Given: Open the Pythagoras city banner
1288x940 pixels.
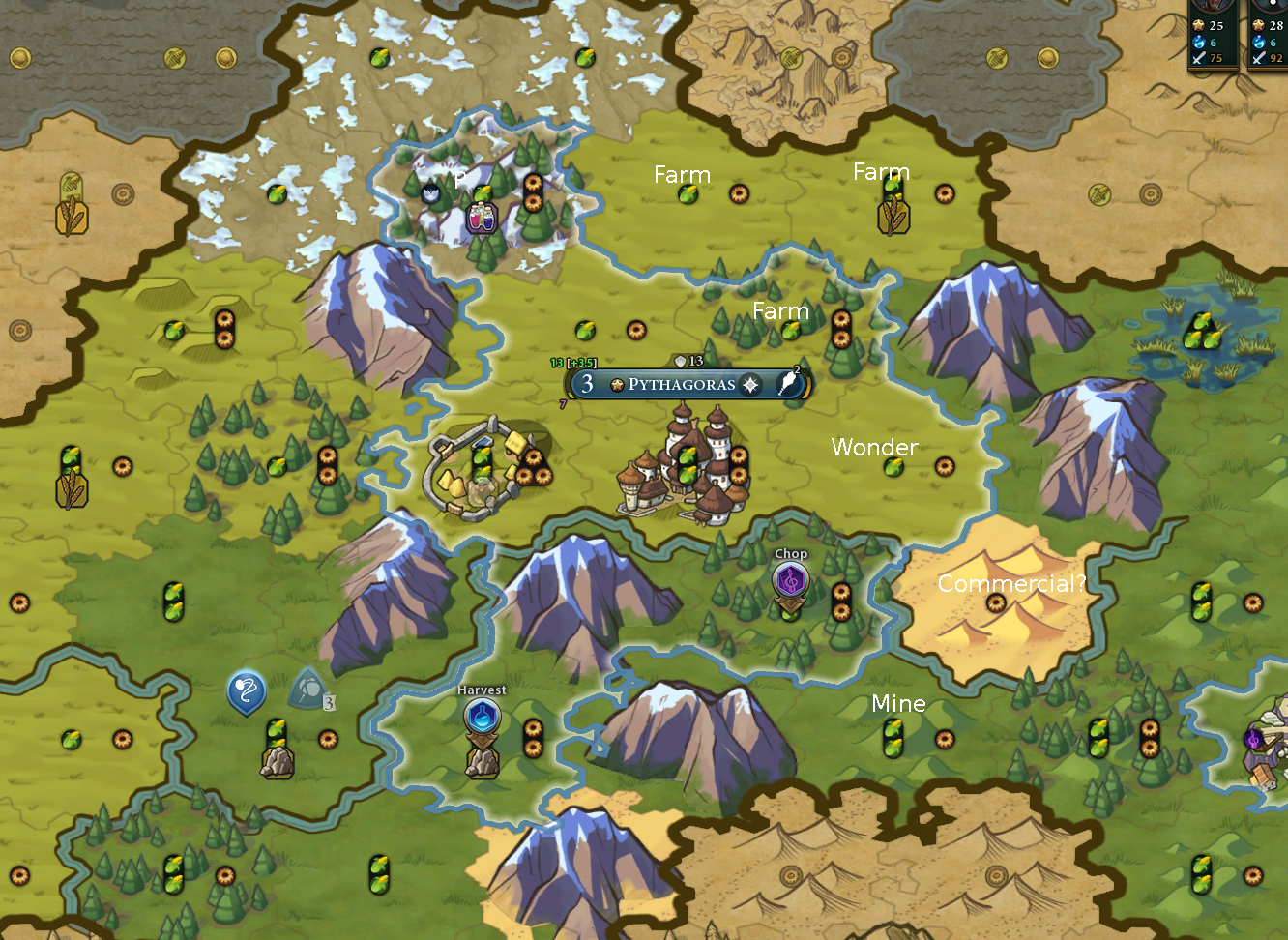Looking at the screenshot, I should click(681, 384).
